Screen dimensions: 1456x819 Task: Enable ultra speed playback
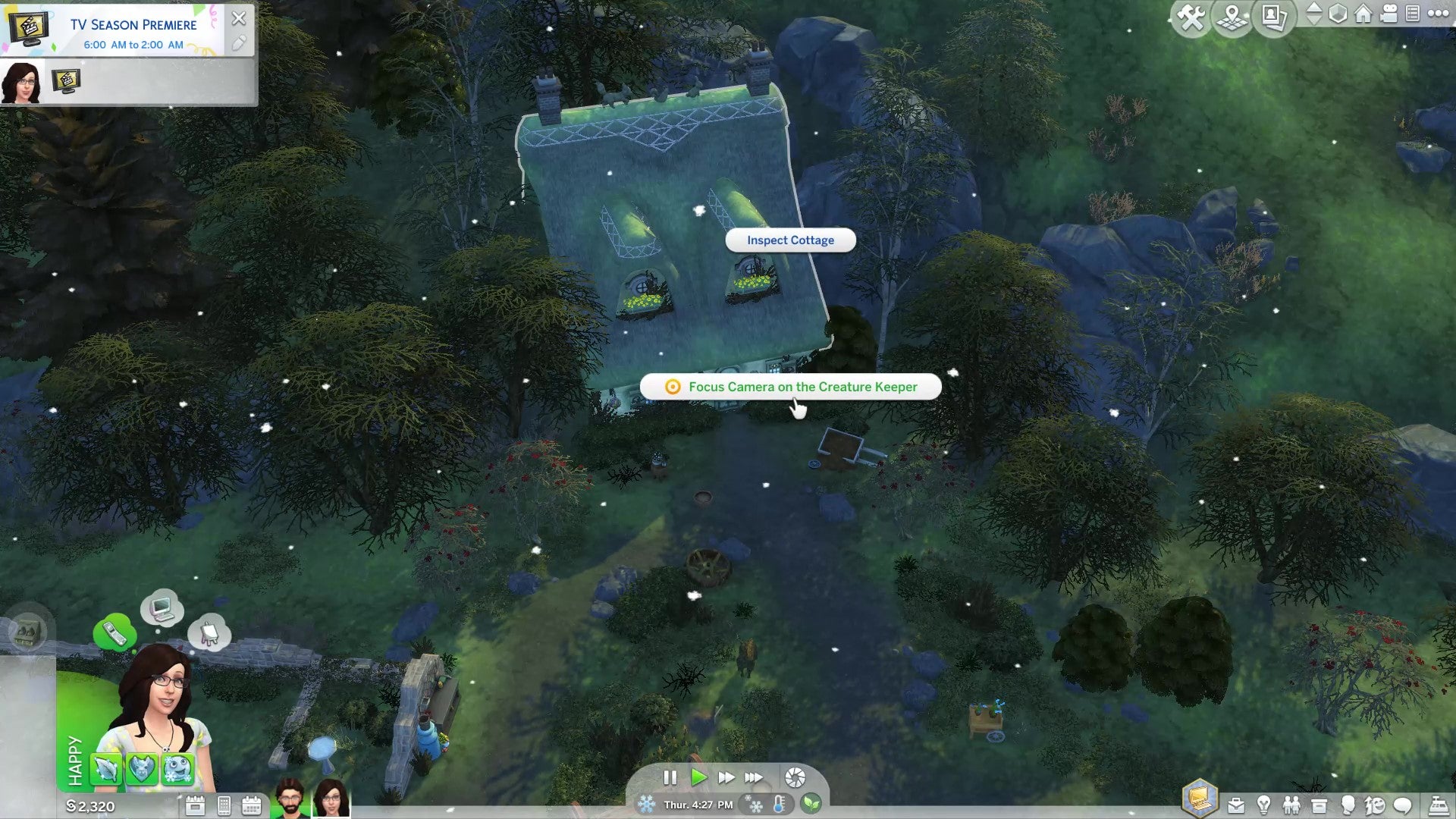click(755, 777)
